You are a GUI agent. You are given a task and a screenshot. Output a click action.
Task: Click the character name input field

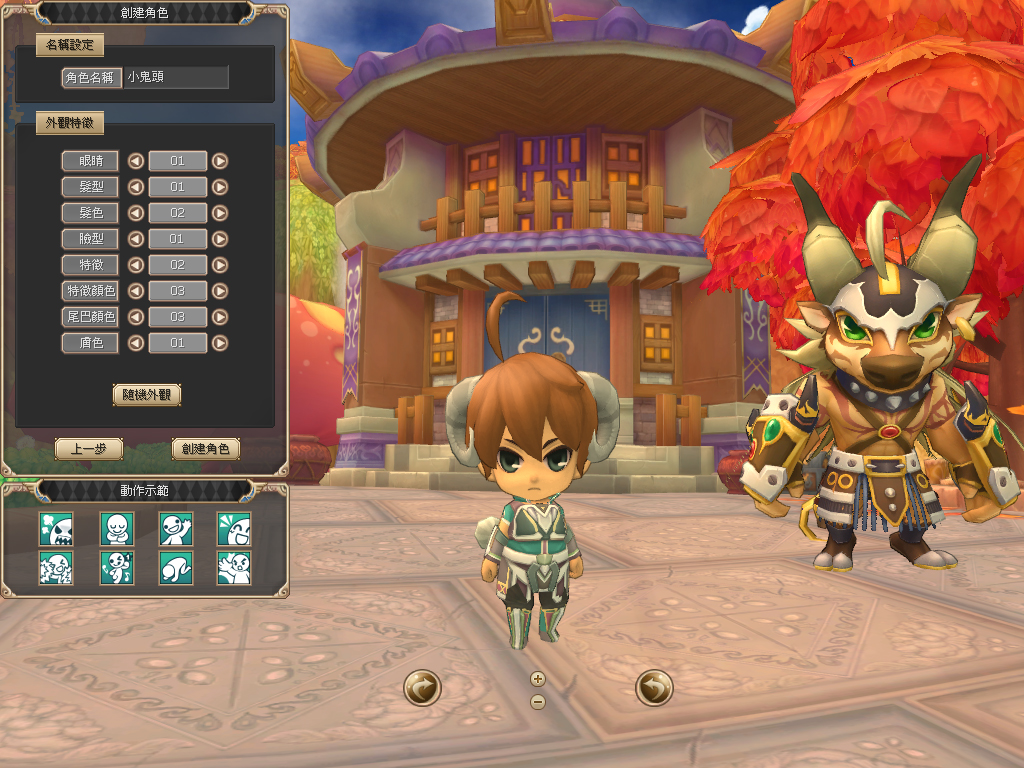coord(176,77)
